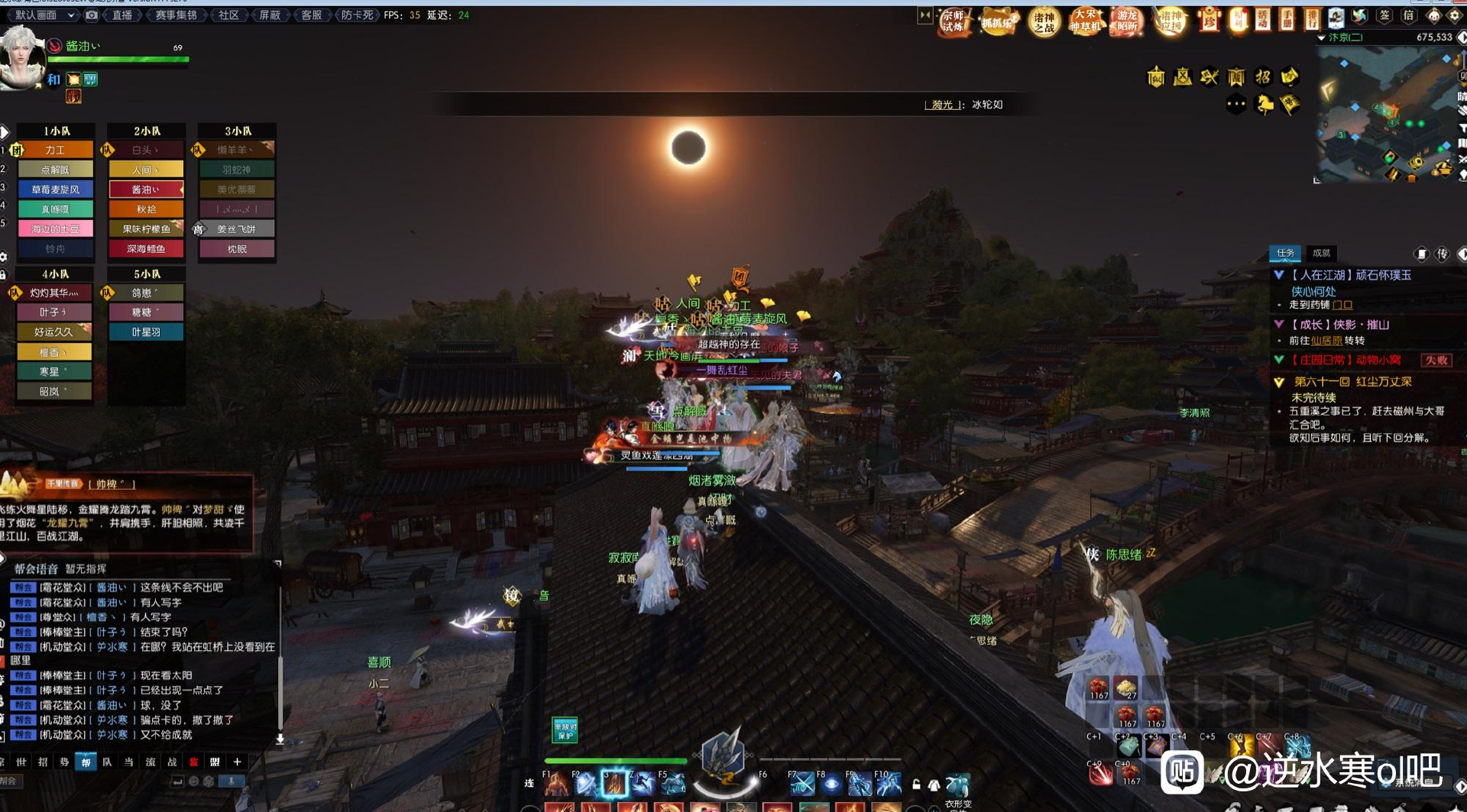Take a screenshot with the camera icon
Screen dimensions: 1467x812
click(92, 15)
